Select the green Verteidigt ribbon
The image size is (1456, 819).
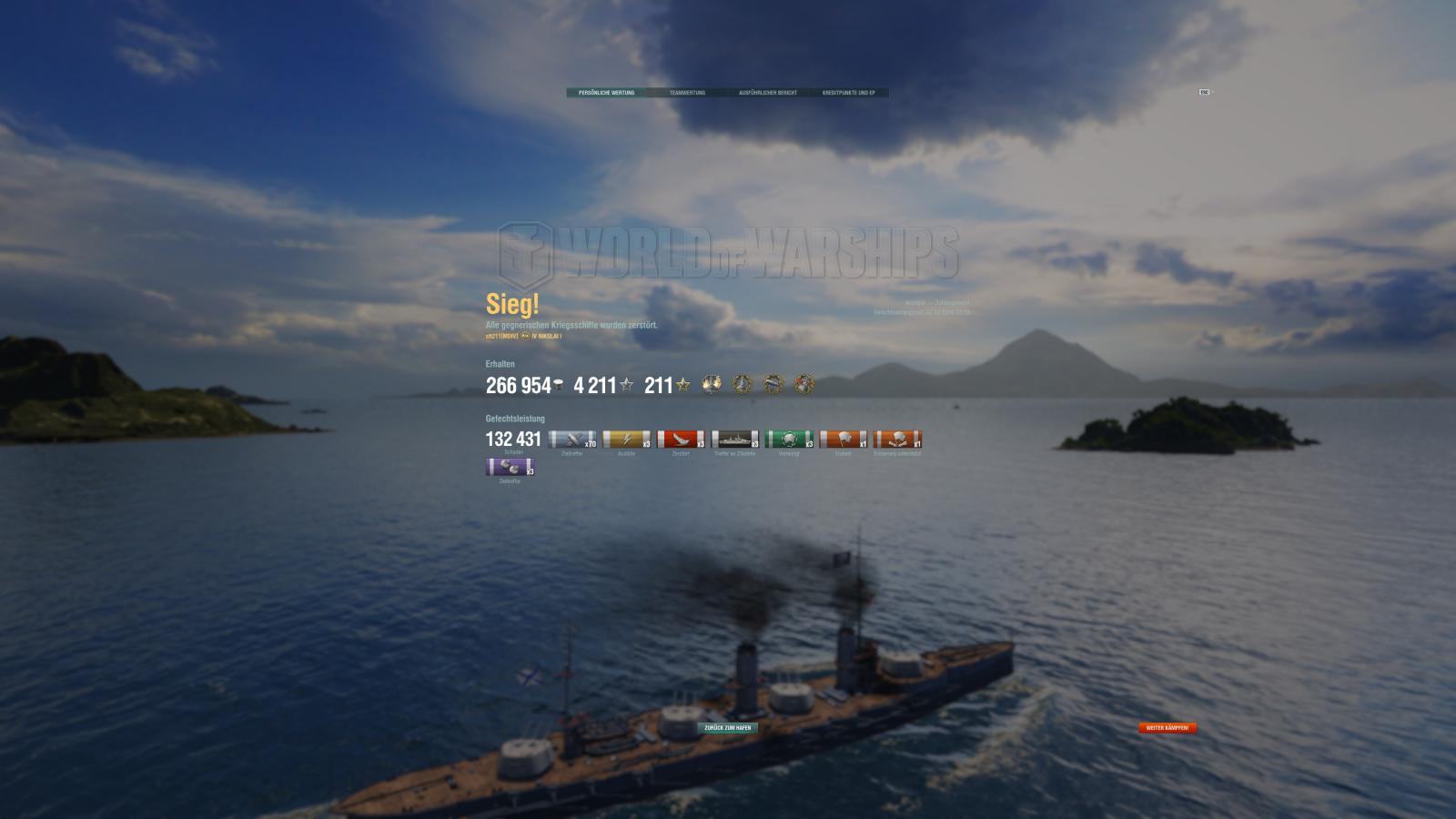coord(789,440)
